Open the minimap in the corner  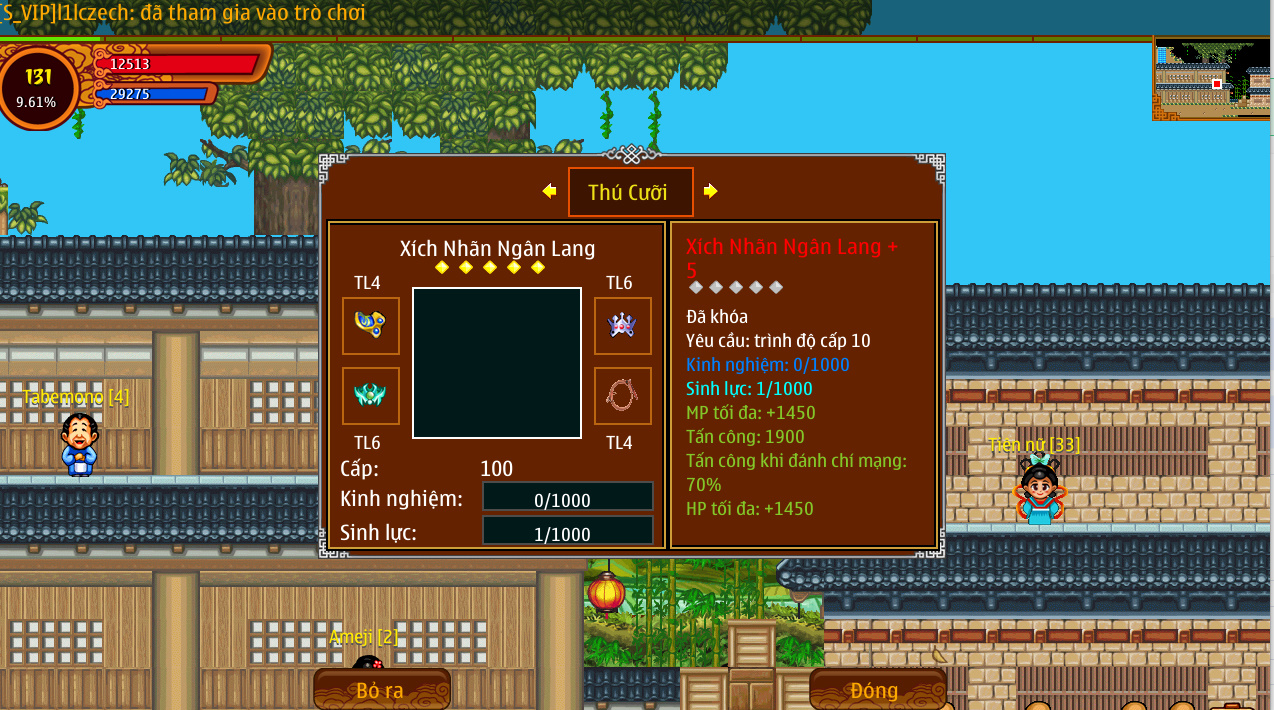click(1212, 79)
